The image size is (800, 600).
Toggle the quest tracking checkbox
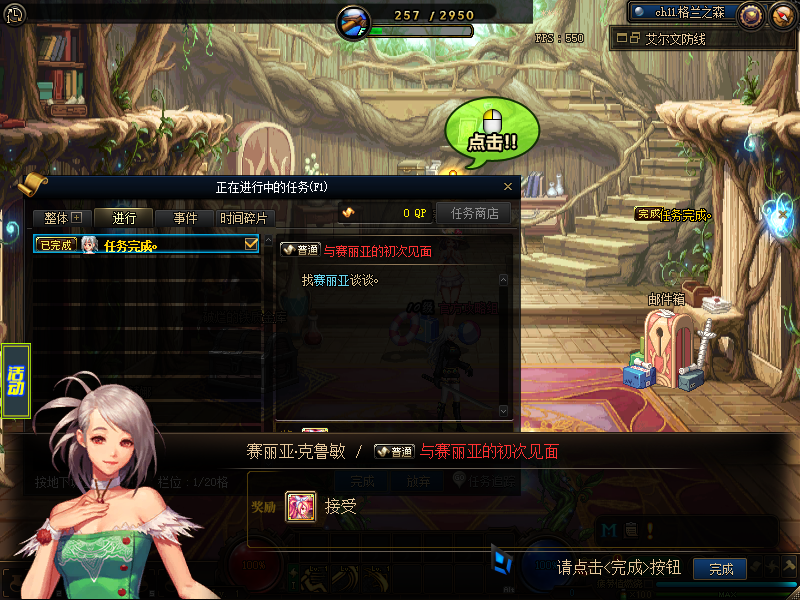[251, 244]
